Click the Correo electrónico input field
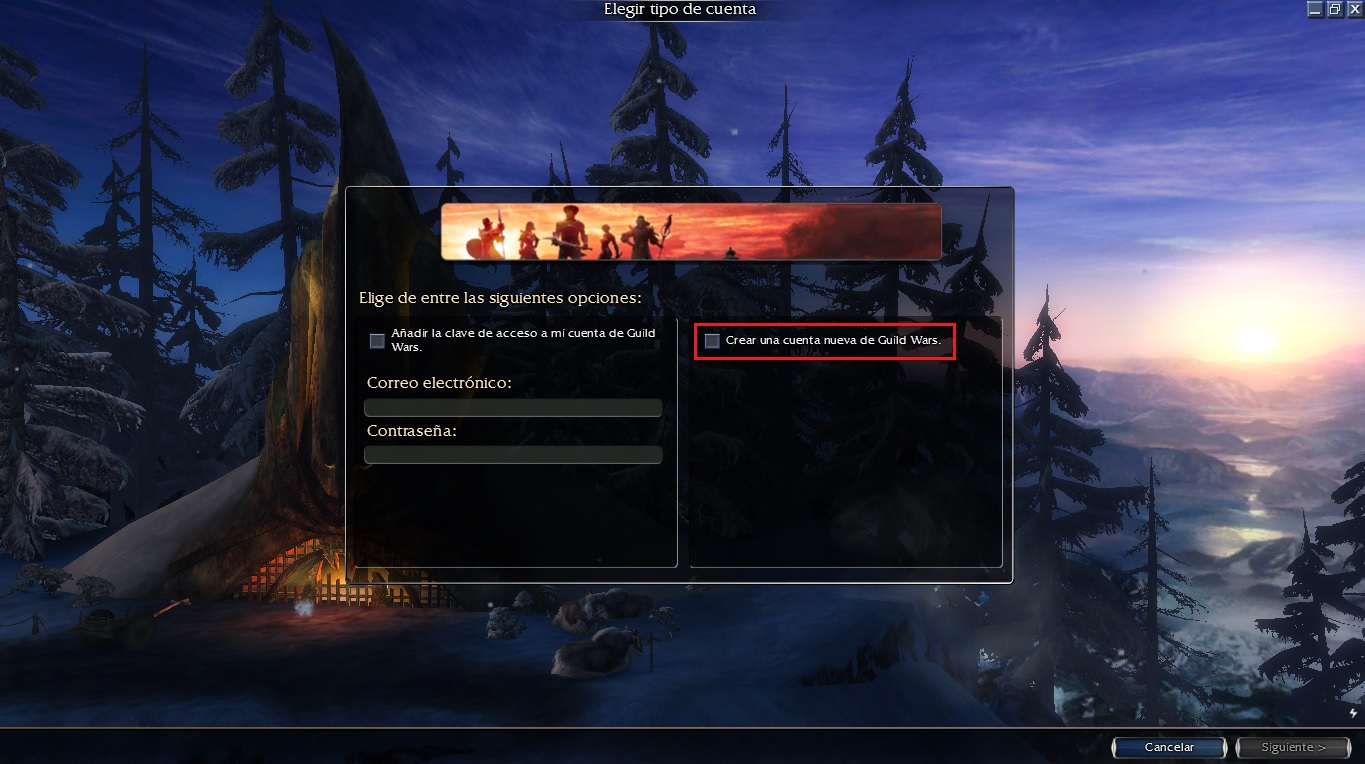This screenshot has width=1365, height=764. coord(513,407)
